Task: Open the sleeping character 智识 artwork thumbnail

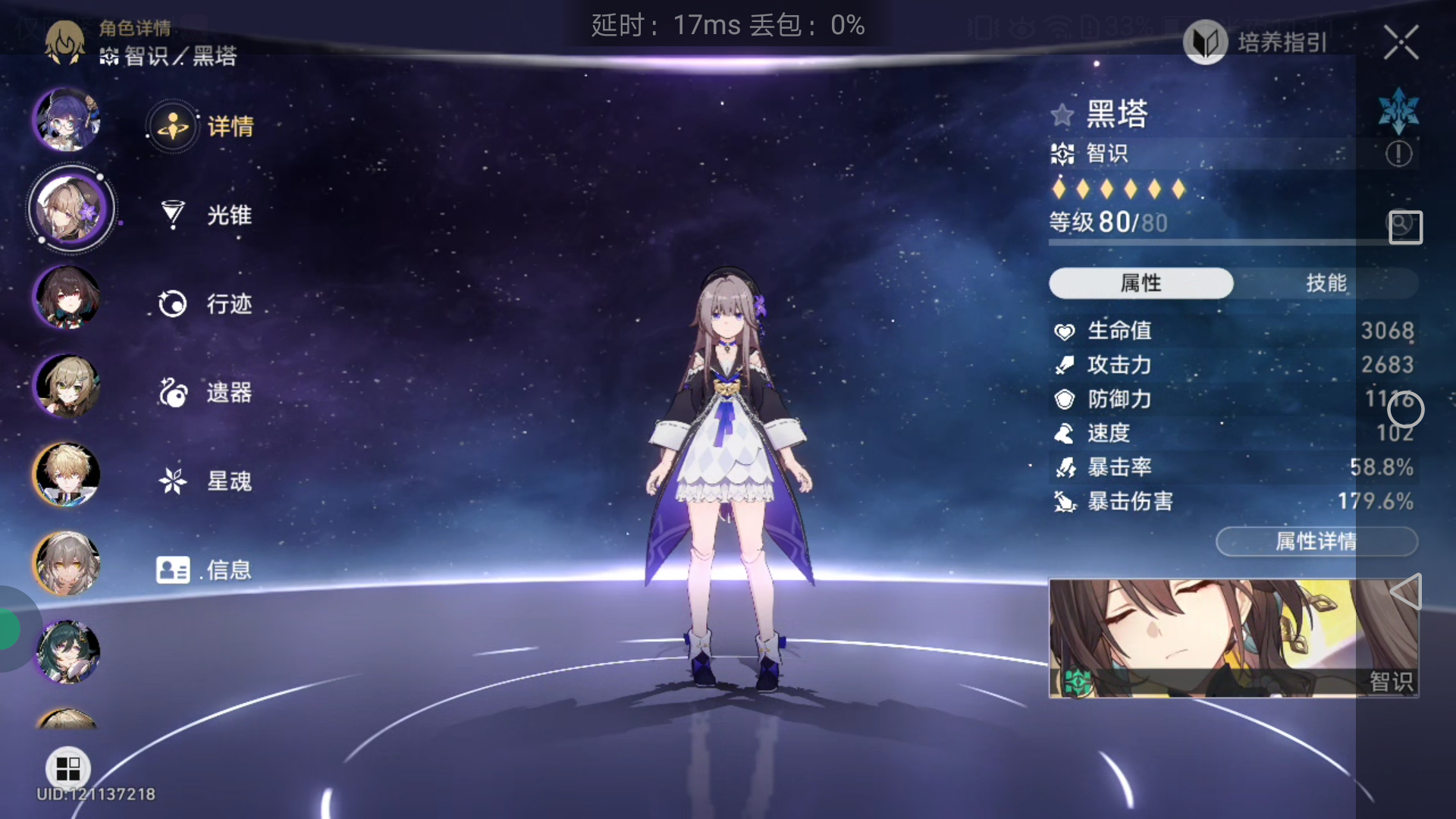Action: coord(1233,638)
